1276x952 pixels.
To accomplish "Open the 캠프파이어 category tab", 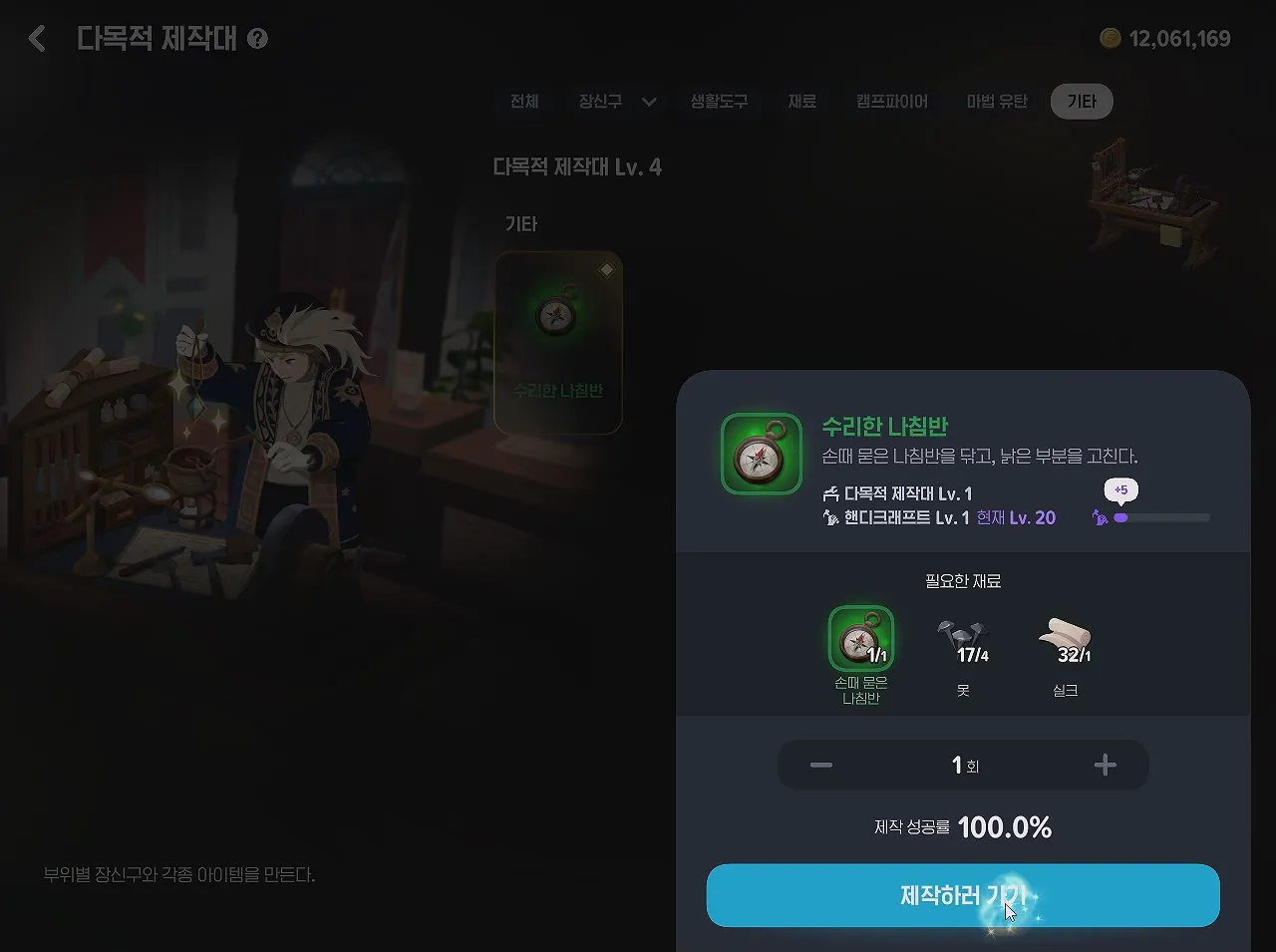I will [x=890, y=101].
